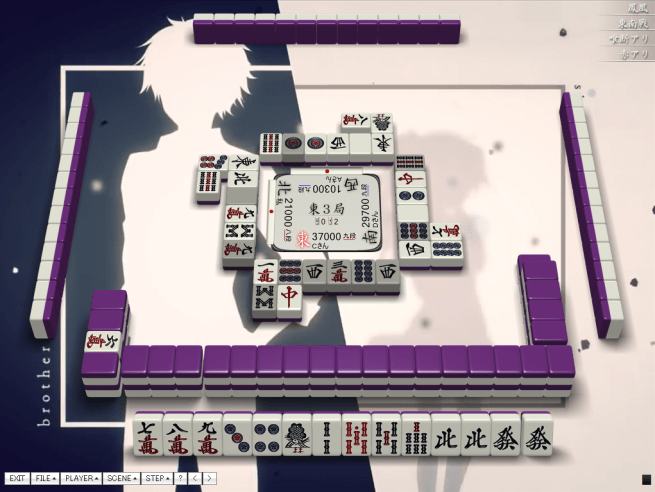Image resolution: width=655 pixels, height=492 pixels.
Task: Step forward with the right arrow button
Action: [210, 479]
